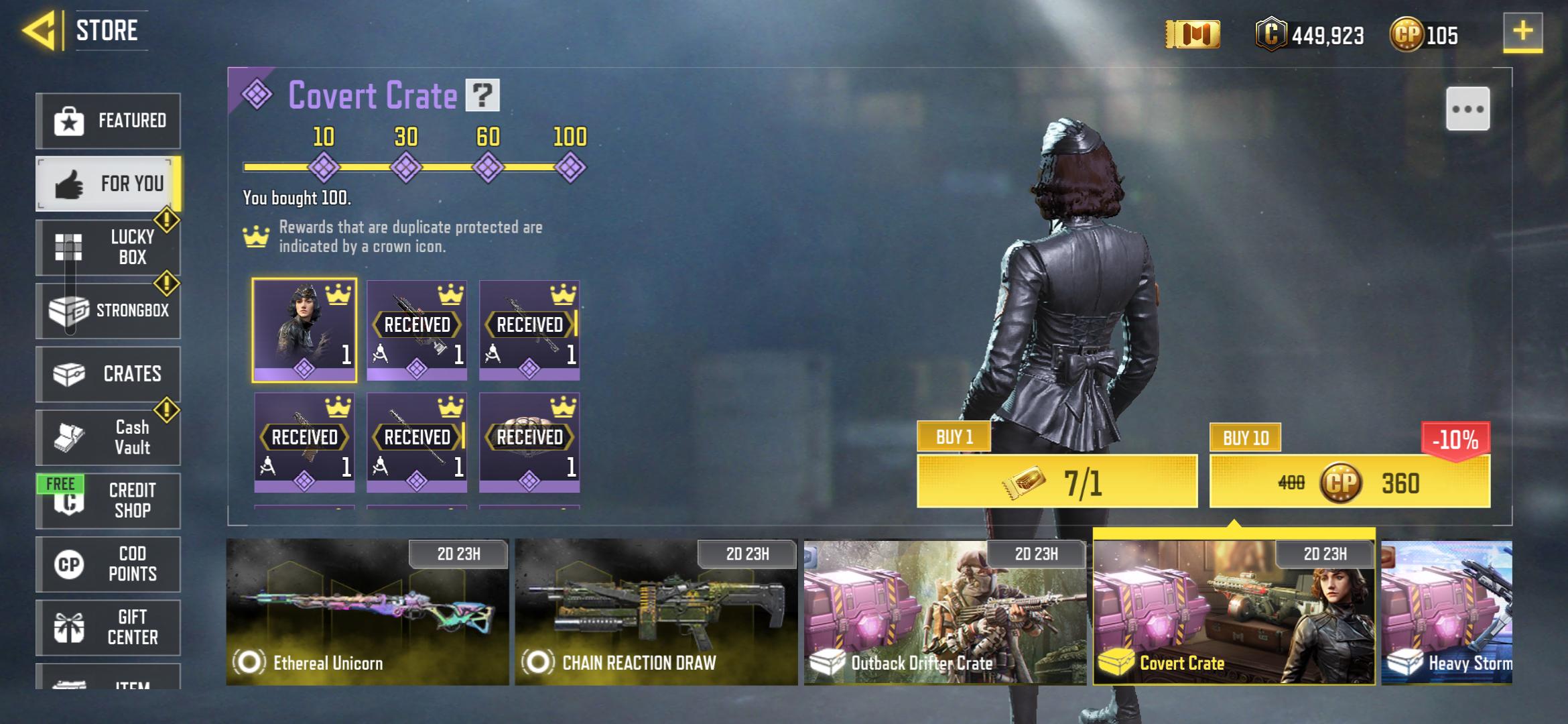Open the Credit Shop
Image resolution: width=1568 pixels, height=724 pixels.
tap(108, 500)
